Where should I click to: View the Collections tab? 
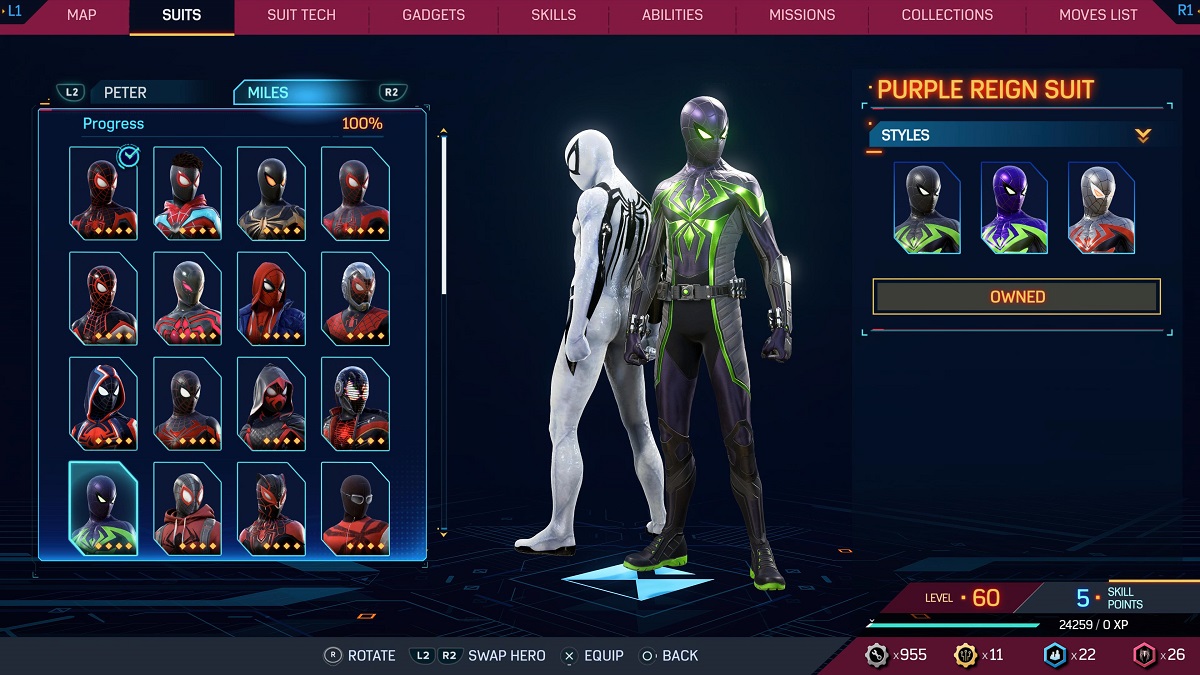click(947, 15)
